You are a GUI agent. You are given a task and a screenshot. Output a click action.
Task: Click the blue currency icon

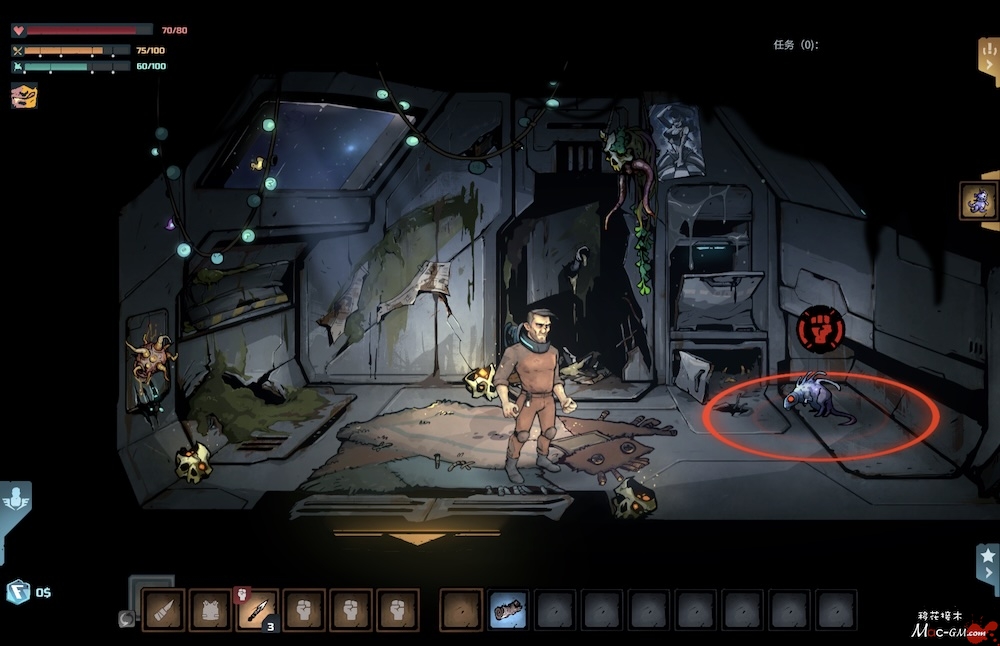coord(18,592)
